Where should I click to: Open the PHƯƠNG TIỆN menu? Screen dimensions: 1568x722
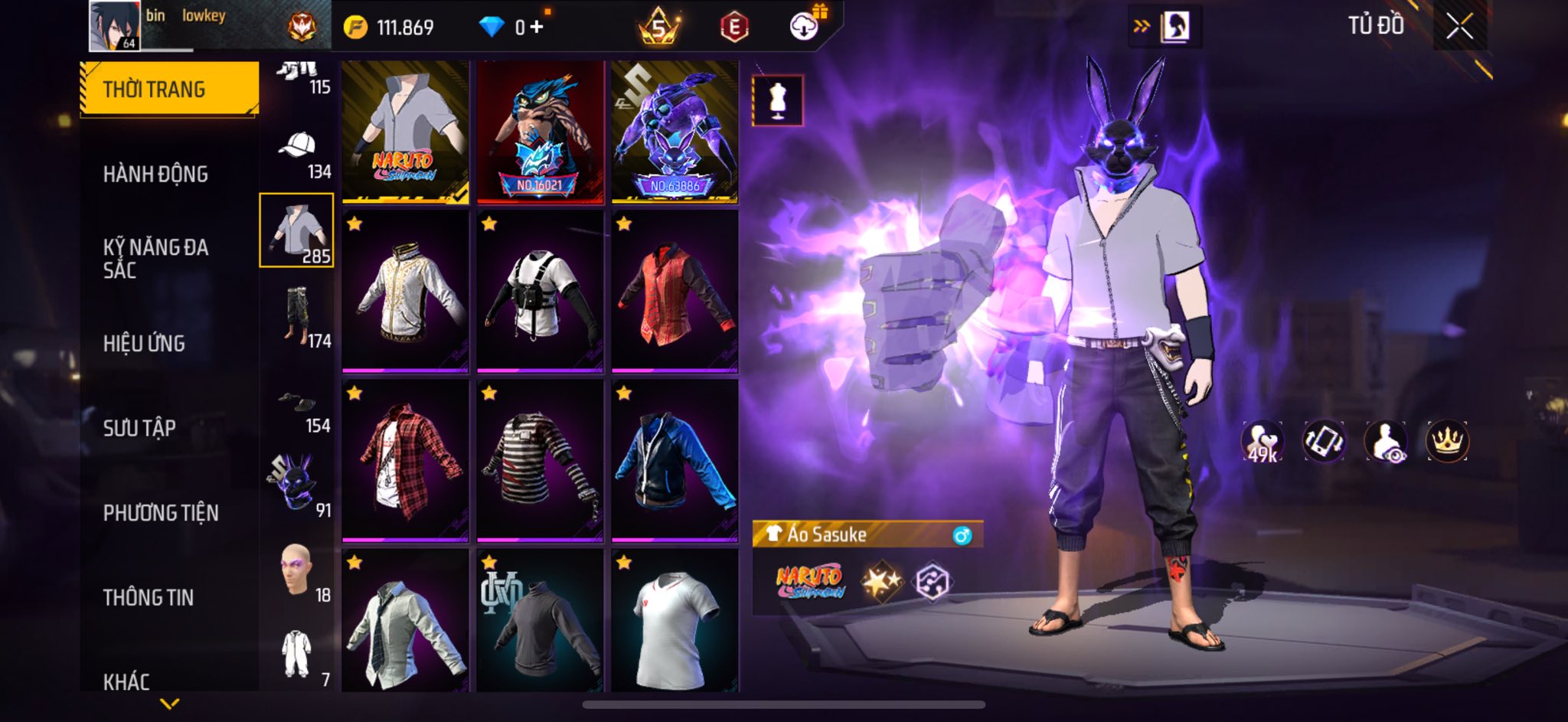161,513
